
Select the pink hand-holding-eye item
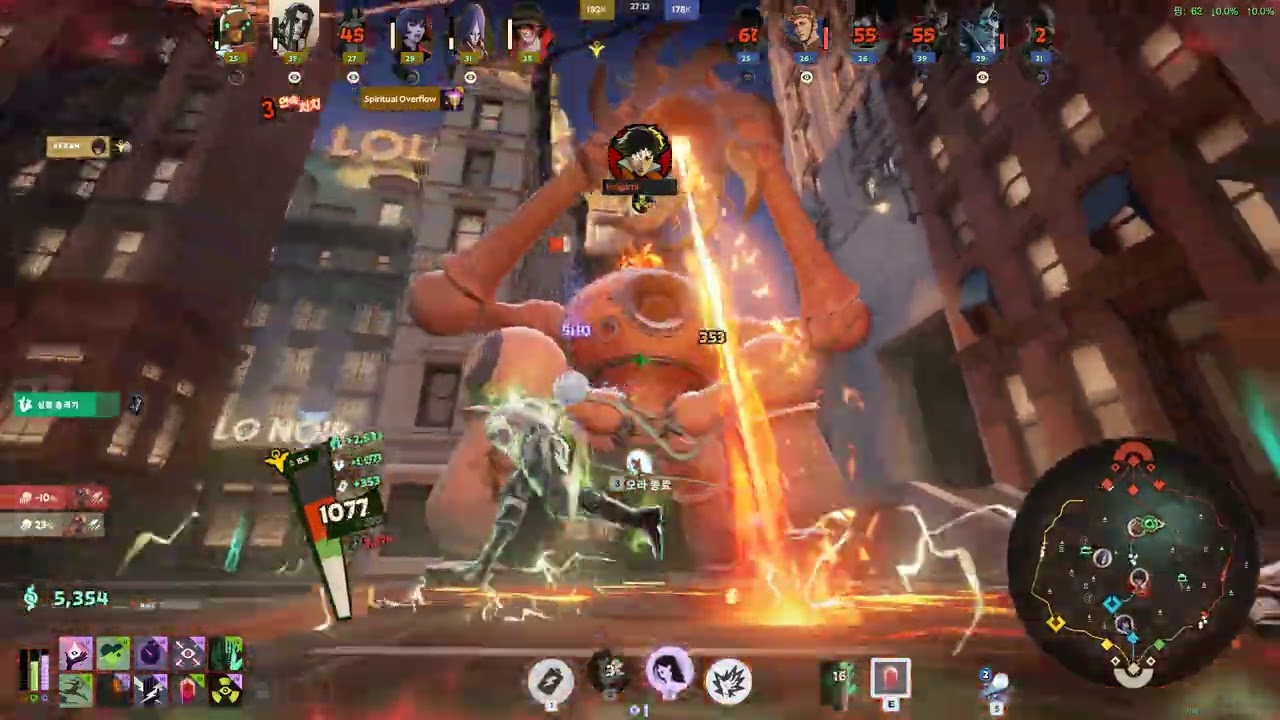(x=76, y=654)
